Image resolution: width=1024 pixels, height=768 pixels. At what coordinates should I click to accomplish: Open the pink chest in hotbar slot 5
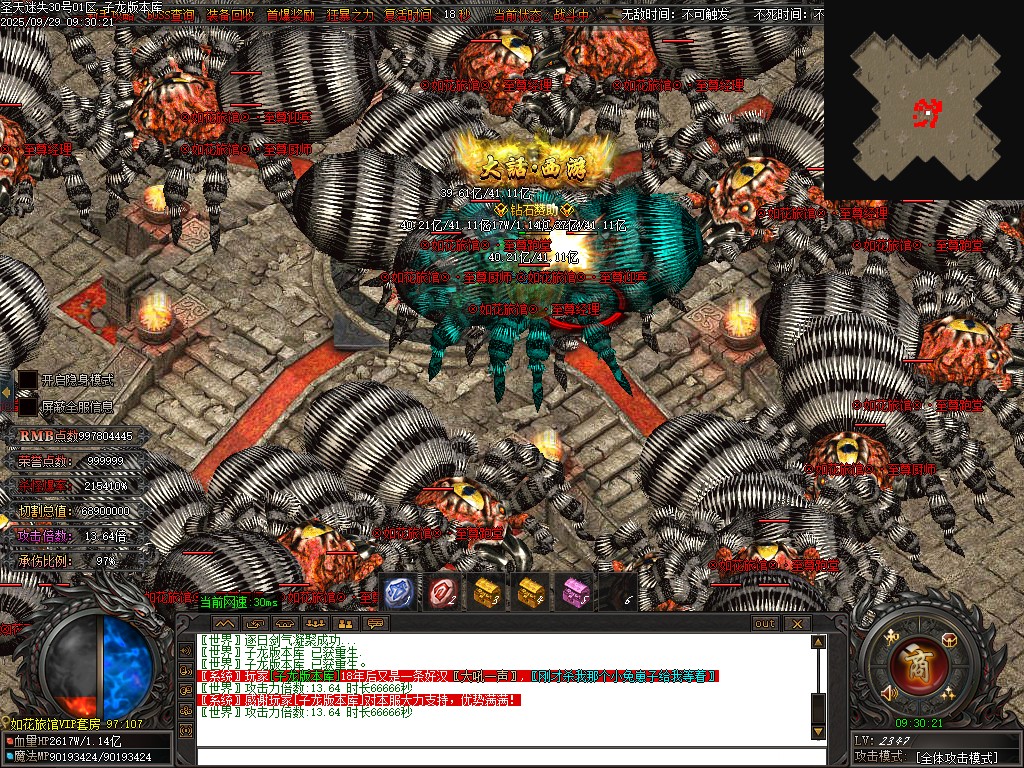575,593
